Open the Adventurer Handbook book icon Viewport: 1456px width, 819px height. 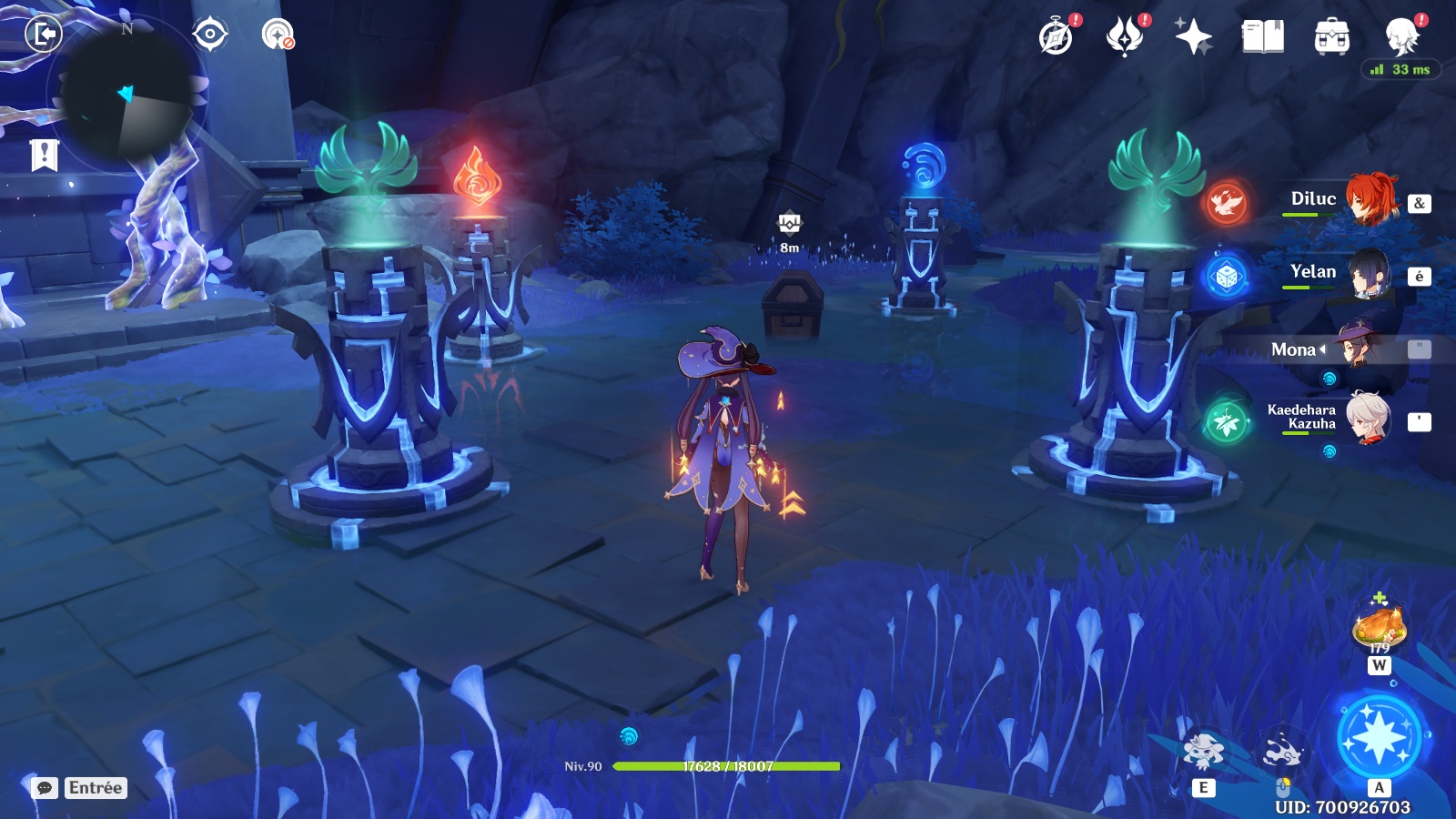tap(1262, 37)
